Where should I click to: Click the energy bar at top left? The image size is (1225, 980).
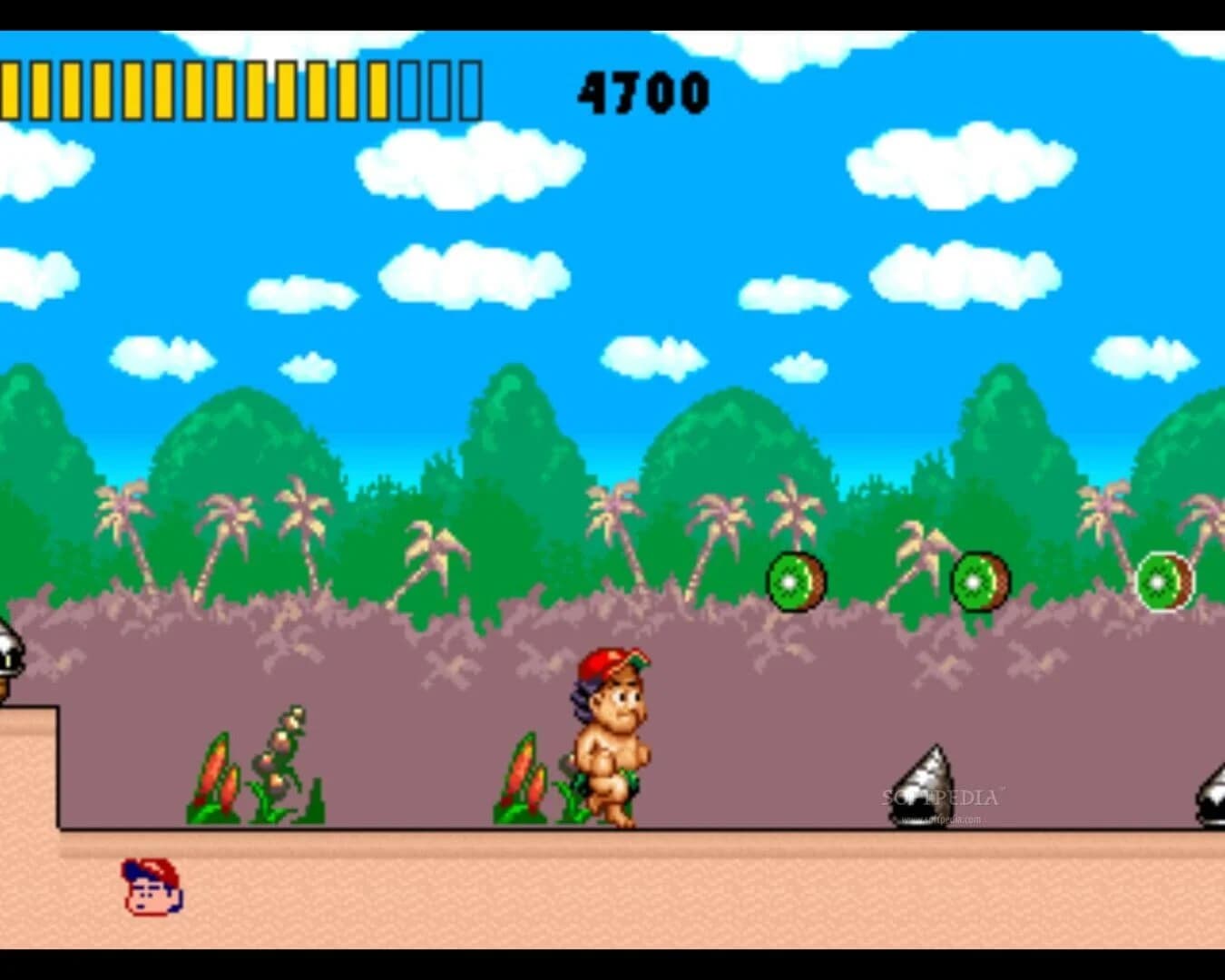click(245, 91)
